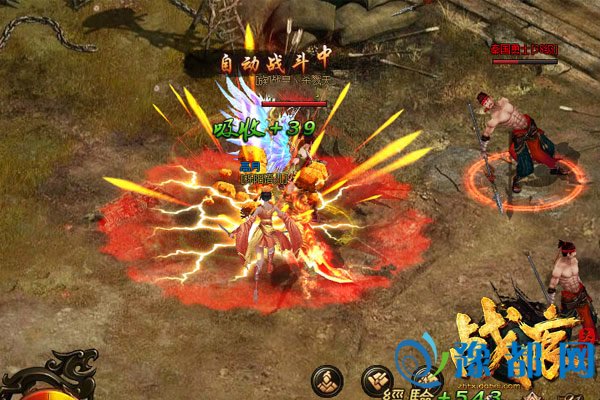Image resolution: width=600 pixels, height=400 pixels.
Task: Click the round icon with scattered gold bars
Action: tap(379, 381)
